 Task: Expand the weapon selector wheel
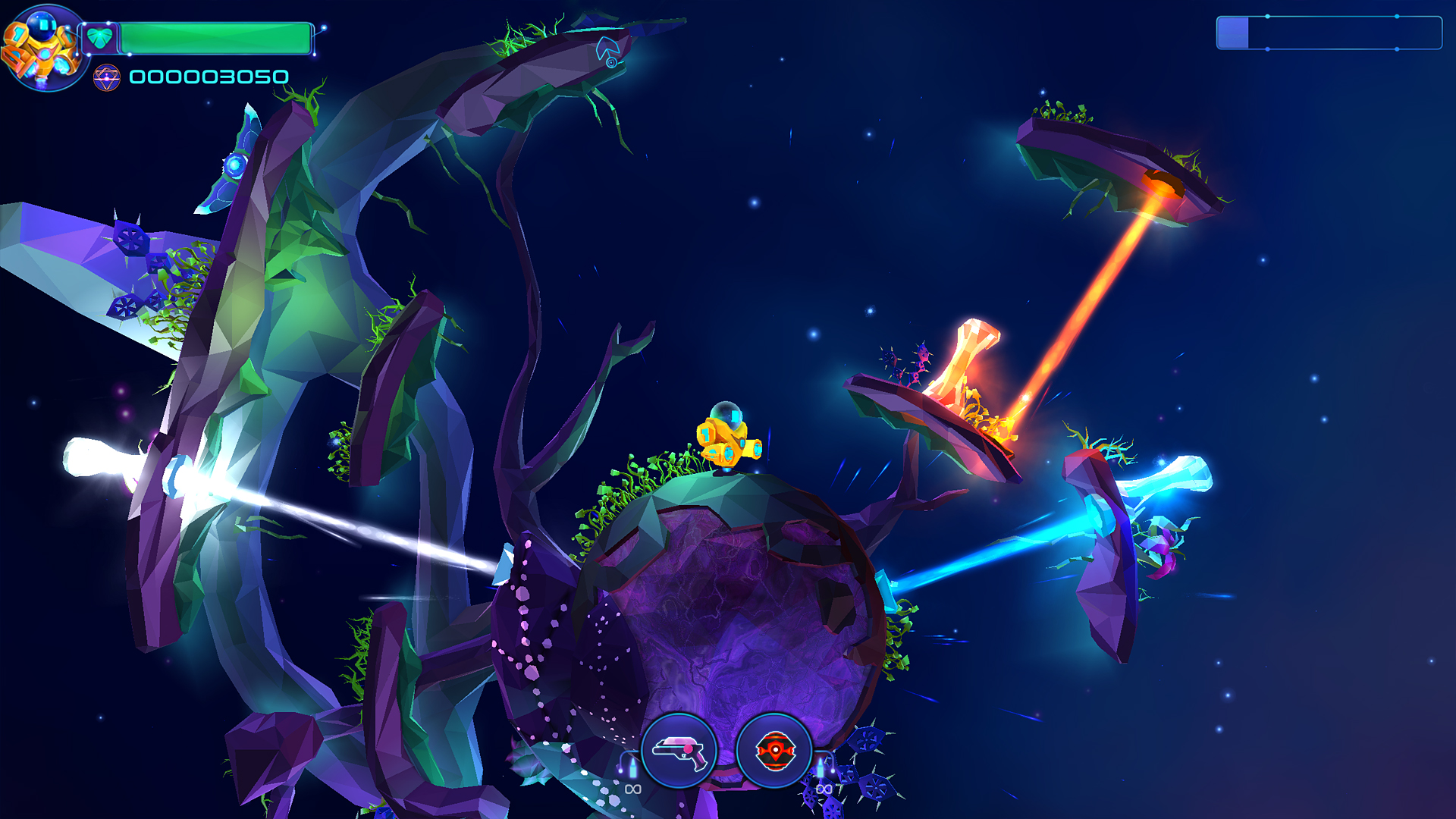(x=728, y=751)
